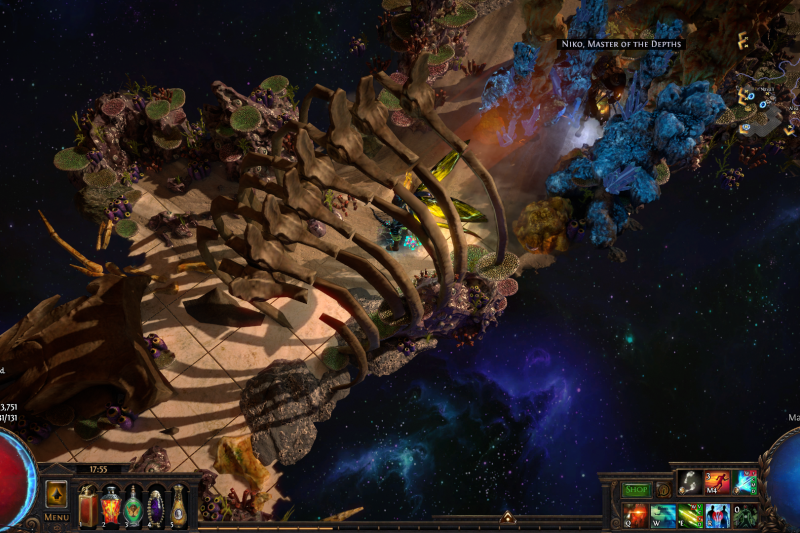Open the green Shop button
Viewport: 800px width, 533px height.
(x=636, y=490)
